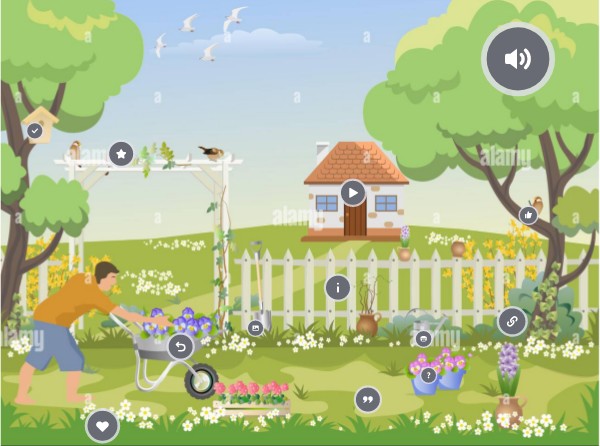Show the quotation mark hotspot

(x=368, y=400)
